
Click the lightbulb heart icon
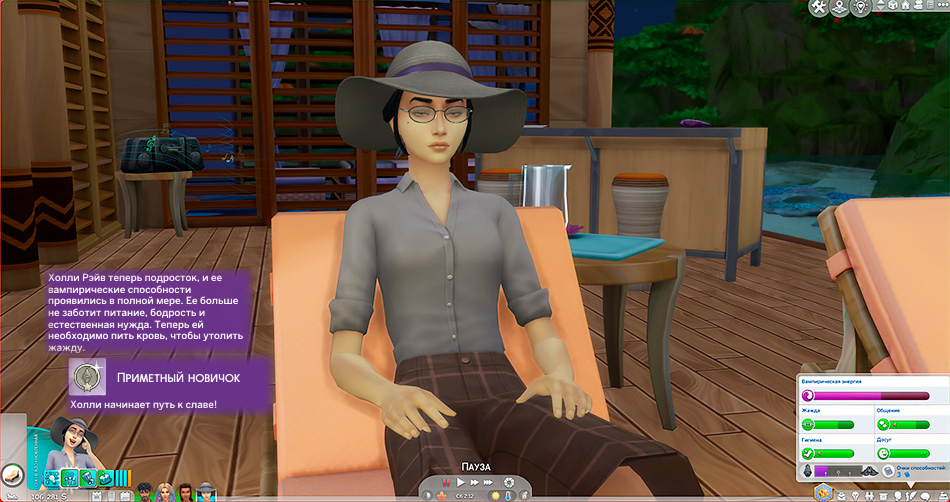[861, 8]
